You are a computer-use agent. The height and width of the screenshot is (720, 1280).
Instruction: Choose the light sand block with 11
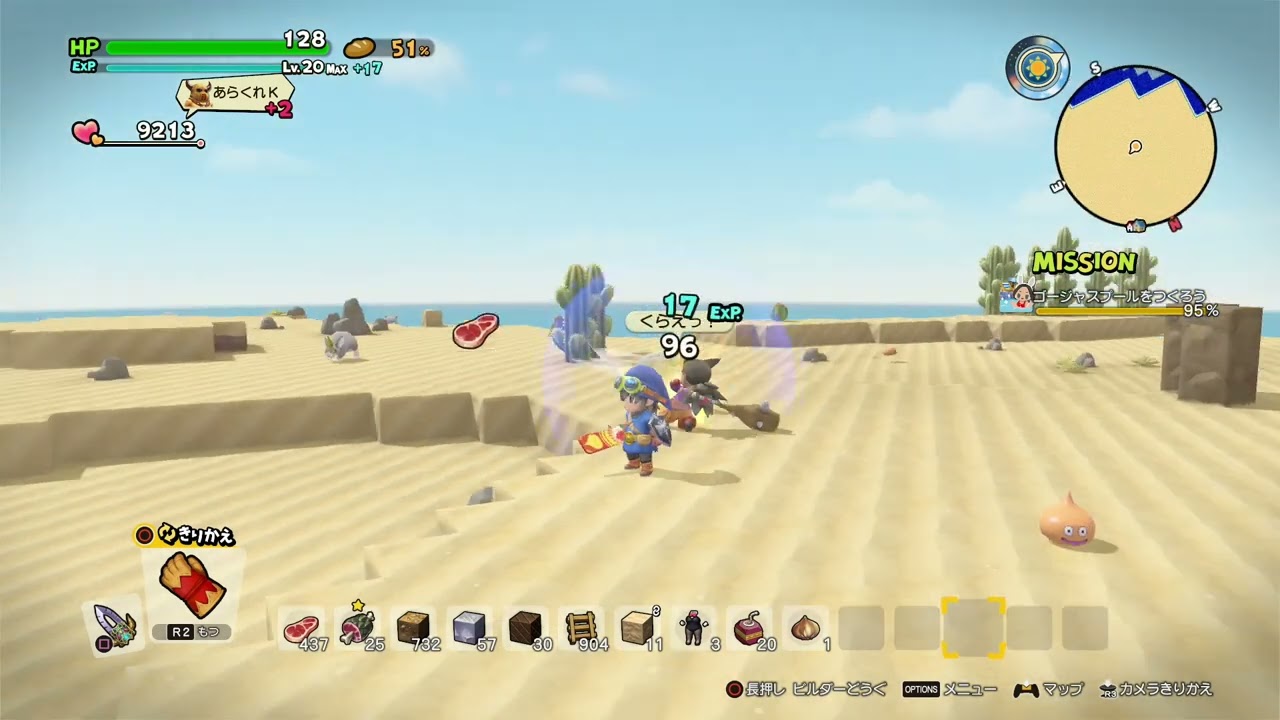pyautogui.click(x=636, y=628)
